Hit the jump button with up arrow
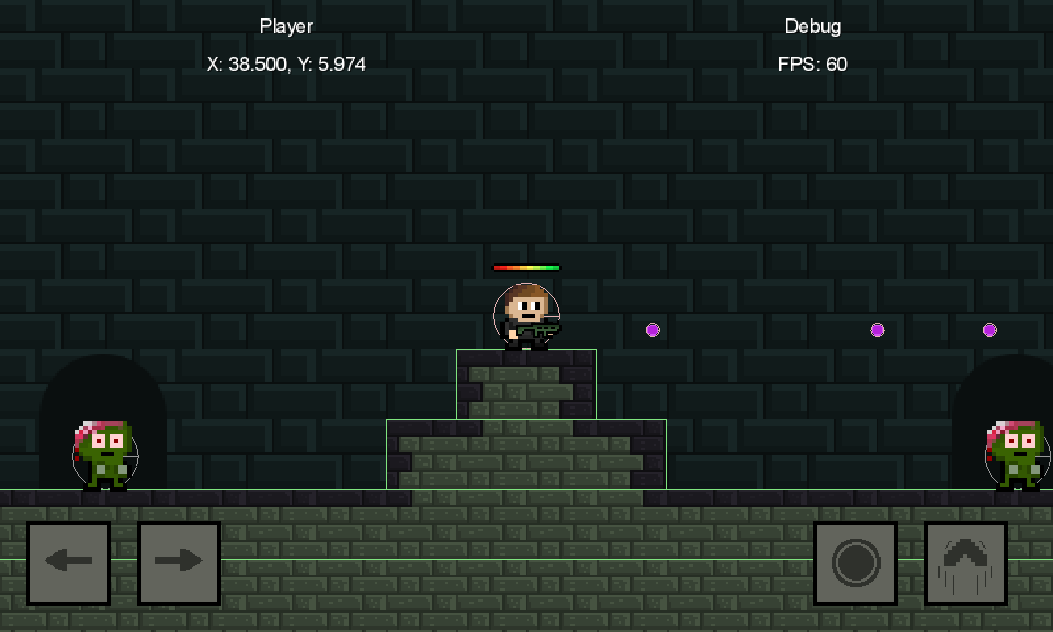Image resolution: width=1053 pixels, height=632 pixels. click(x=965, y=564)
